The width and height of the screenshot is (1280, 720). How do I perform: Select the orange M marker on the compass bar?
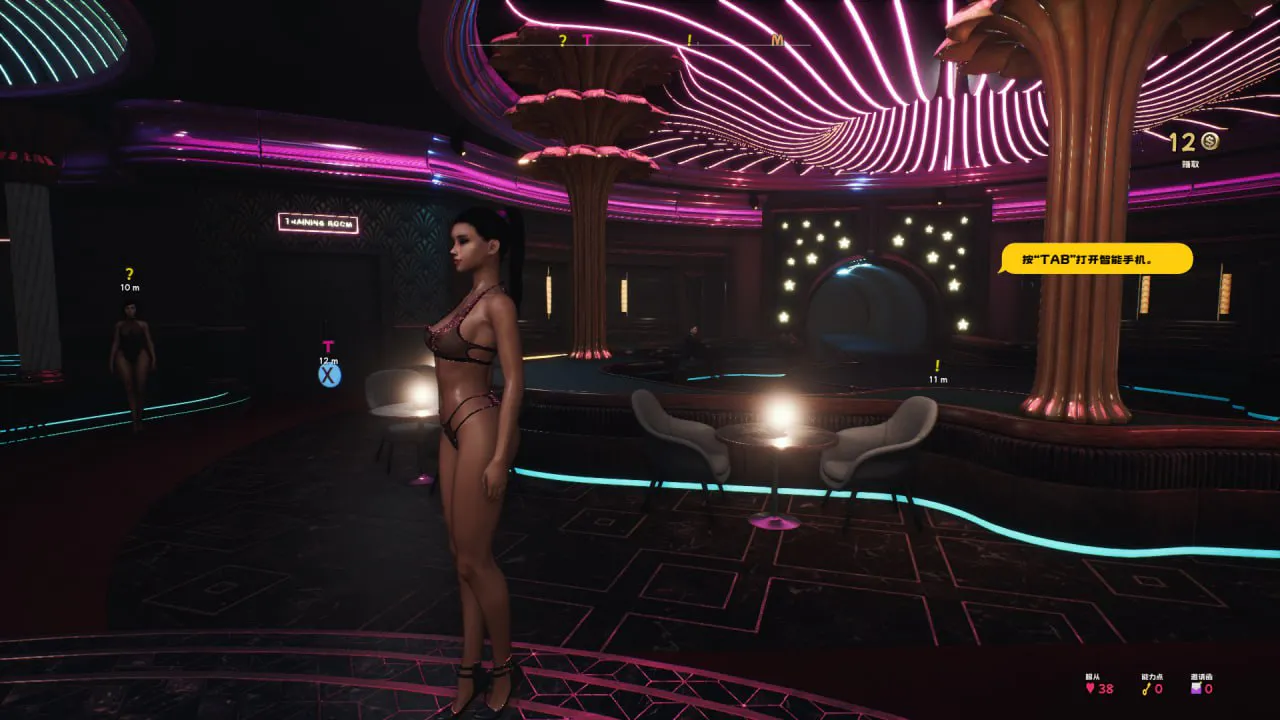click(x=778, y=40)
